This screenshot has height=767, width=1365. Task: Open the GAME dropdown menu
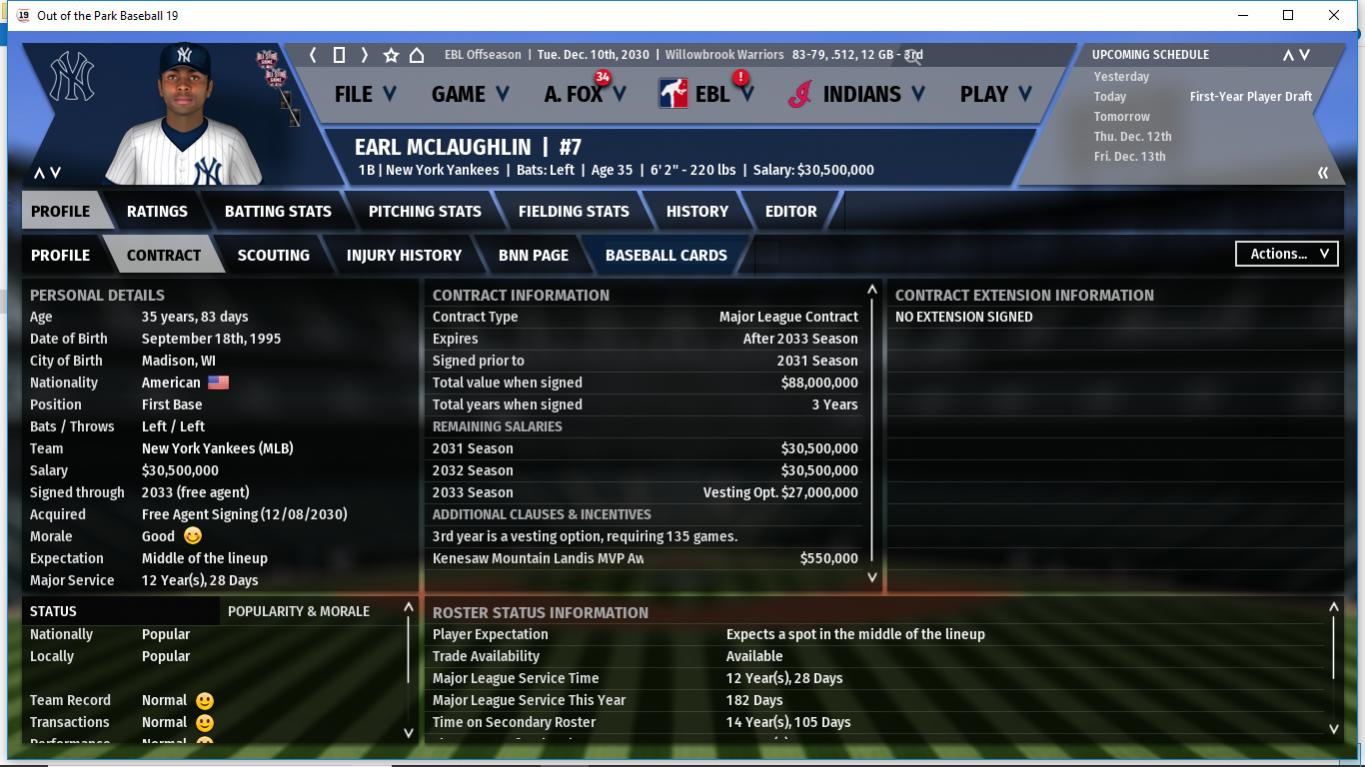pos(469,94)
